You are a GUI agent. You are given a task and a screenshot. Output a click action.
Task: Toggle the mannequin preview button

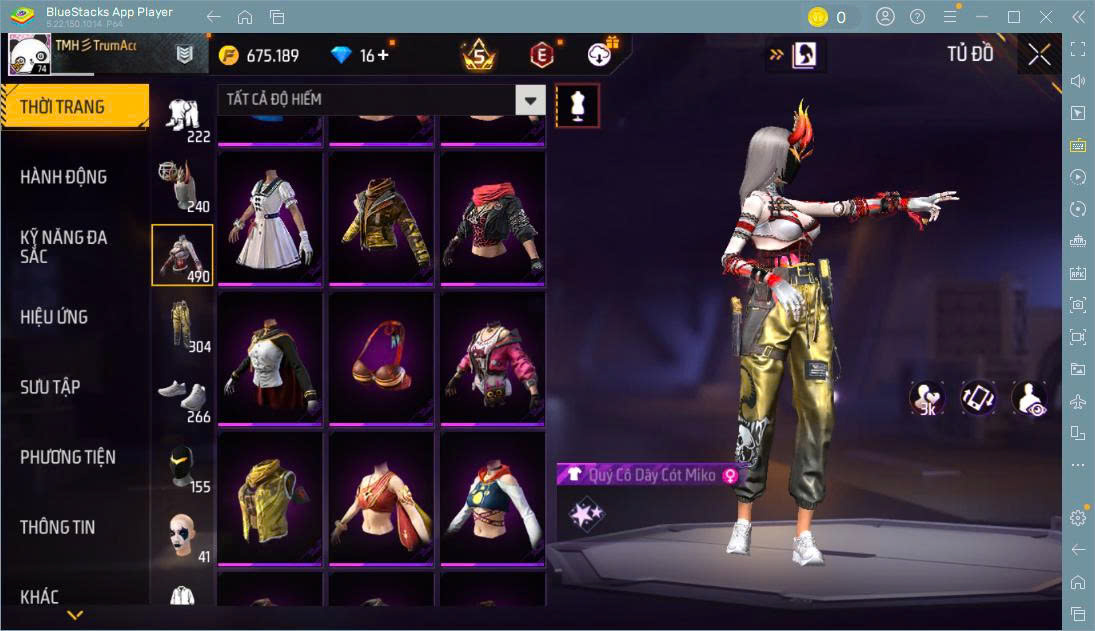pyautogui.click(x=577, y=105)
